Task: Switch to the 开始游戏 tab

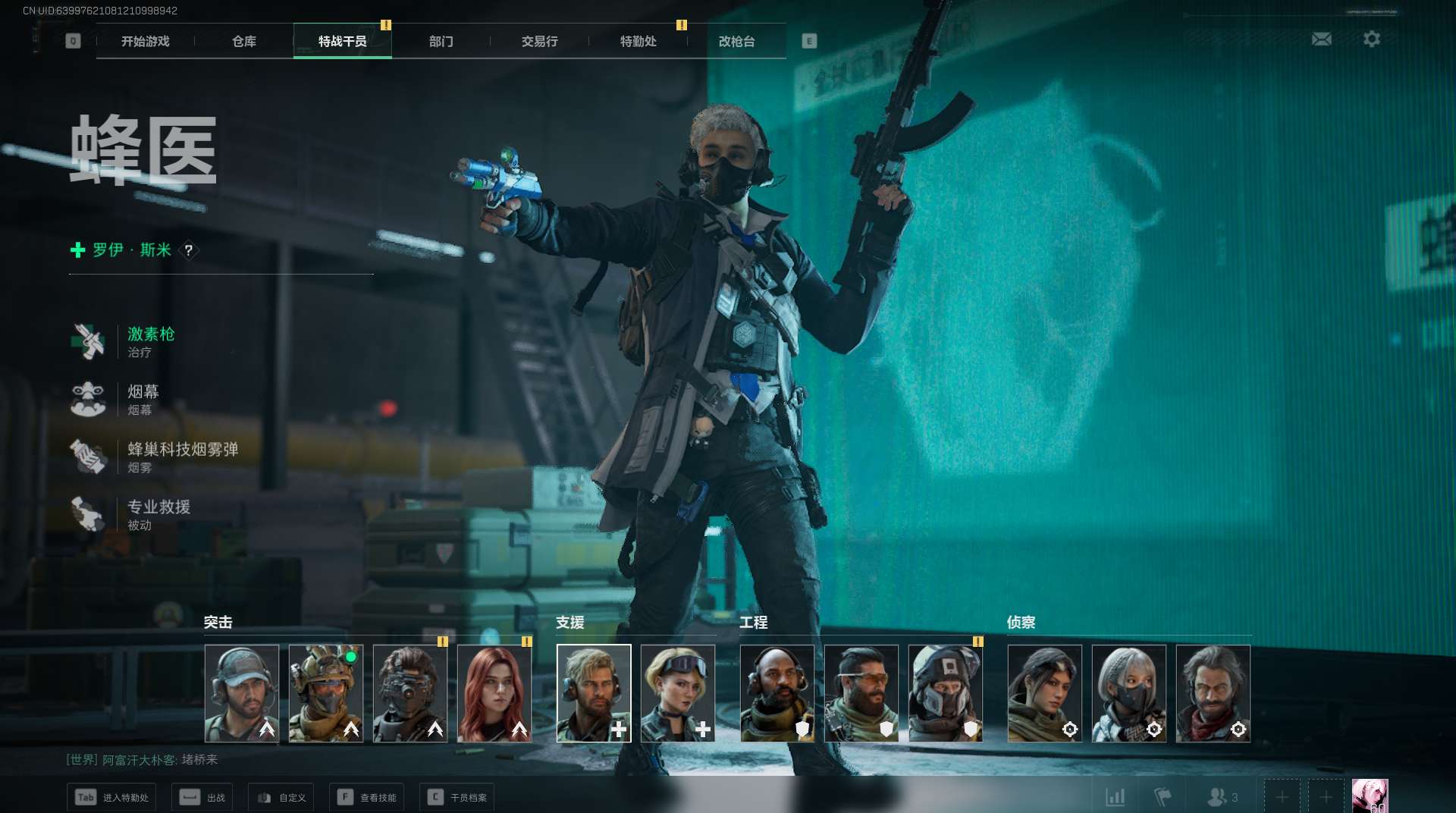Action: click(145, 41)
